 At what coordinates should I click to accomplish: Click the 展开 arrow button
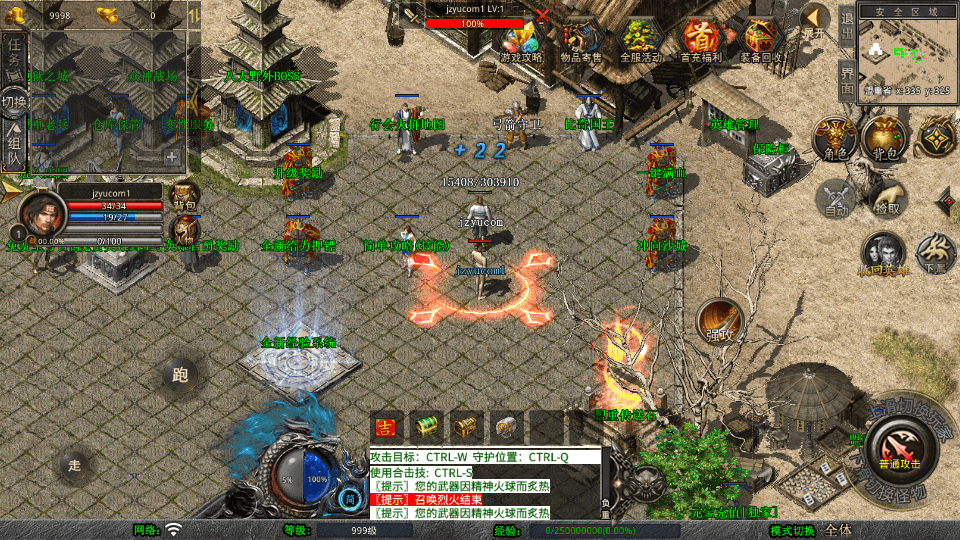[815, 20]
